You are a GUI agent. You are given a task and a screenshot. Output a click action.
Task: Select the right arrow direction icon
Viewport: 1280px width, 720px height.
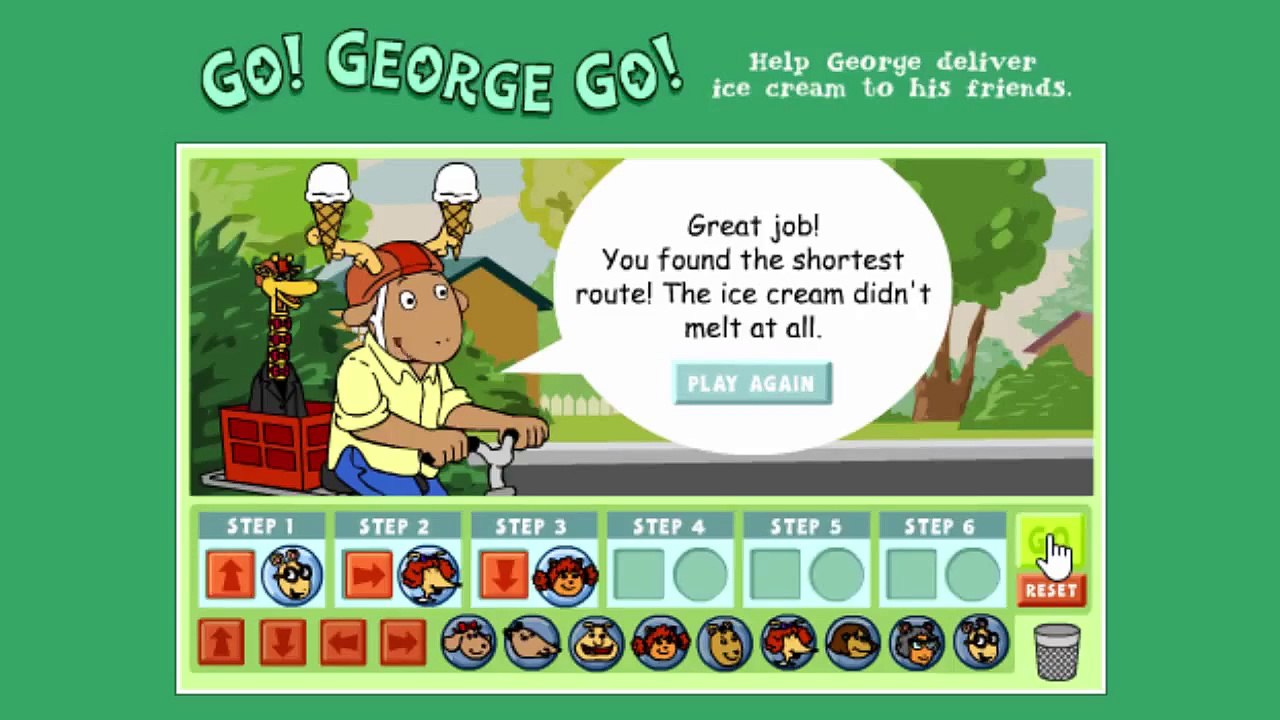405,643
